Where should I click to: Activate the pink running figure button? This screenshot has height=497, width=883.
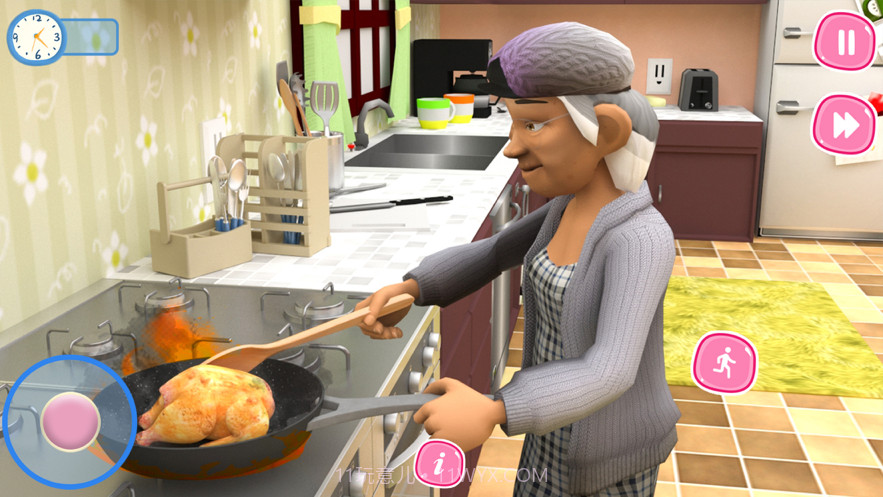tap(724, 363)
